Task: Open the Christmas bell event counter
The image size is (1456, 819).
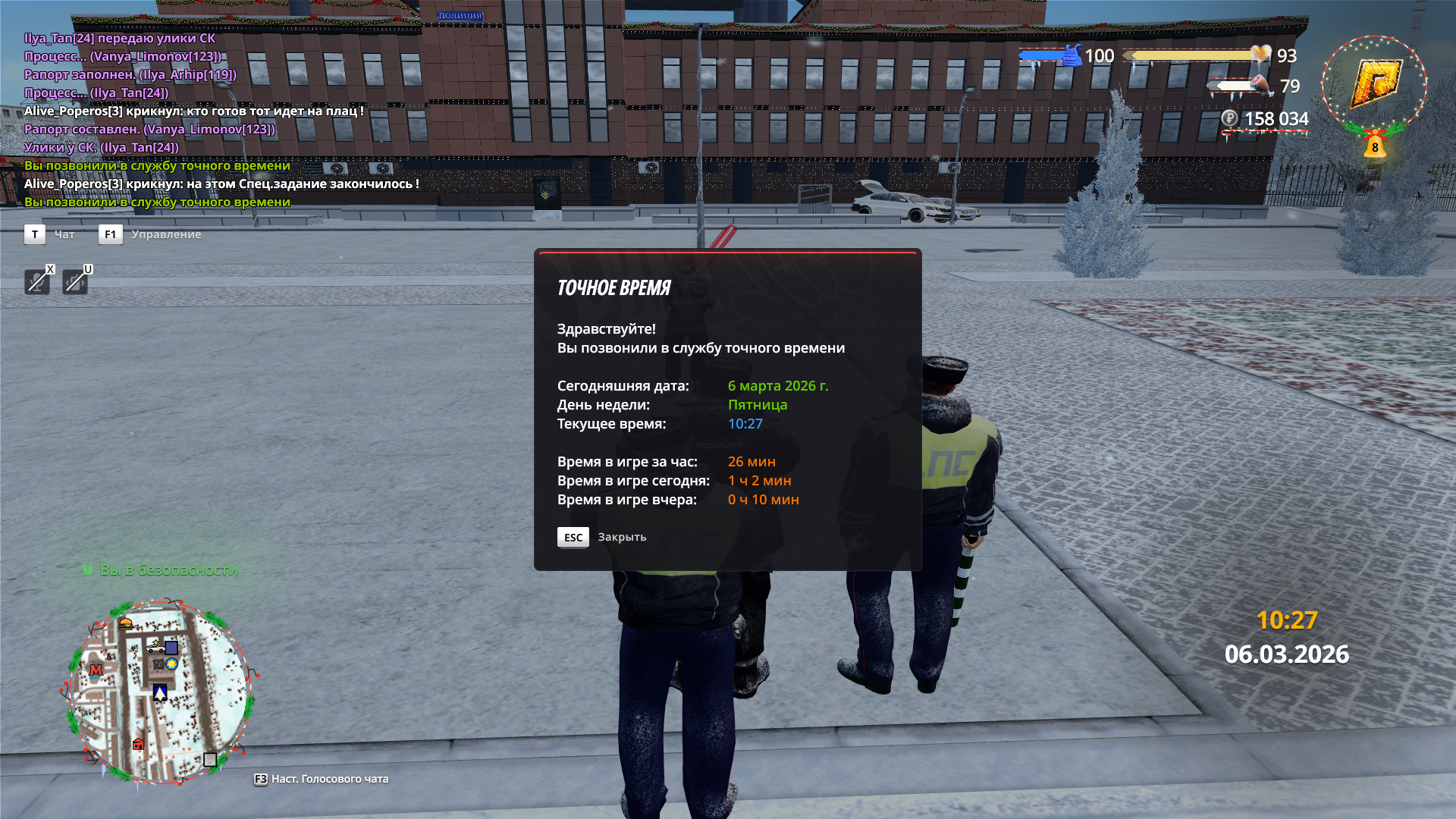Action: point(1375,144)
